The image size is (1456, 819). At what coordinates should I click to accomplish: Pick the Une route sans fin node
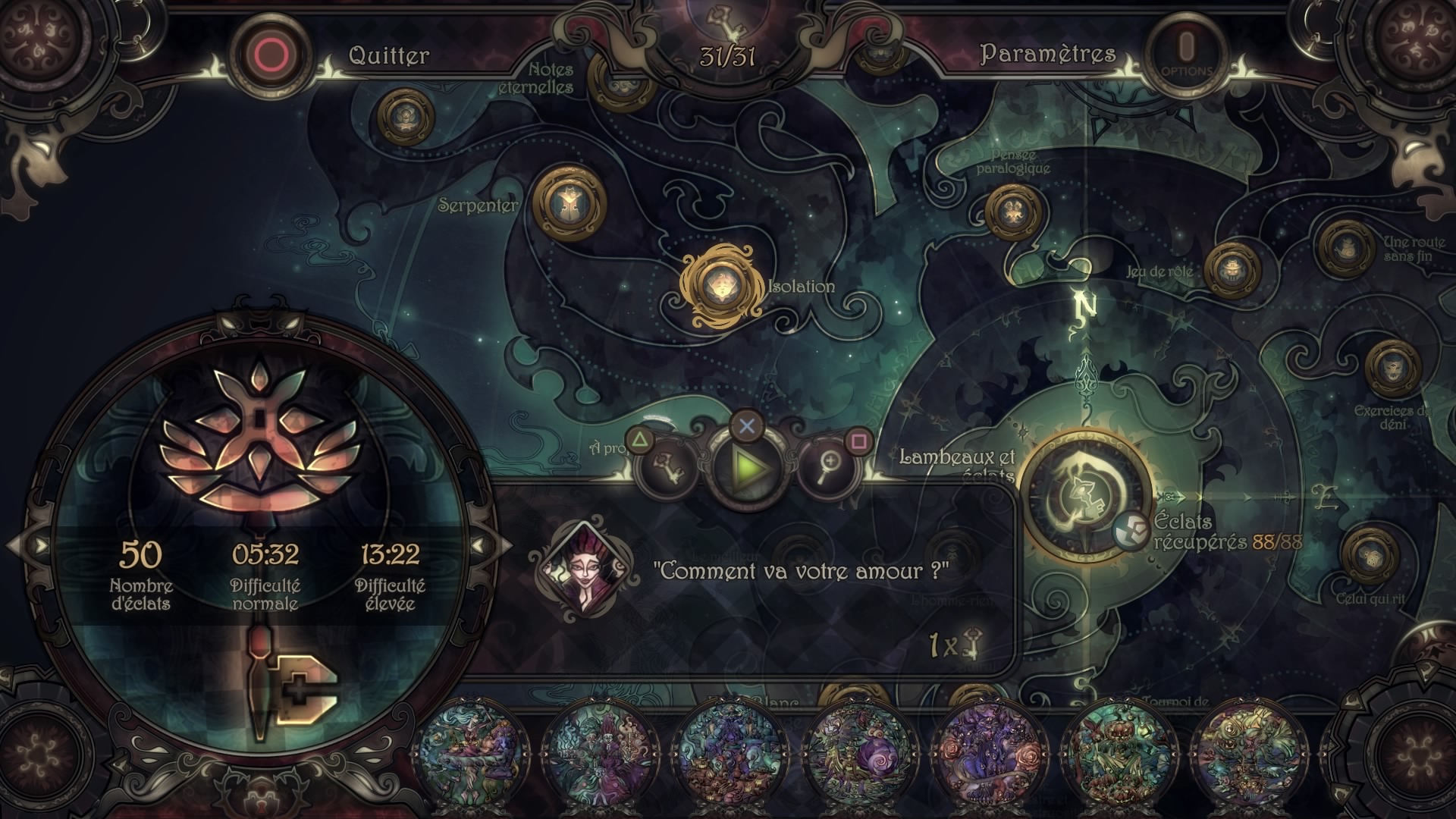click(1346, 246)
